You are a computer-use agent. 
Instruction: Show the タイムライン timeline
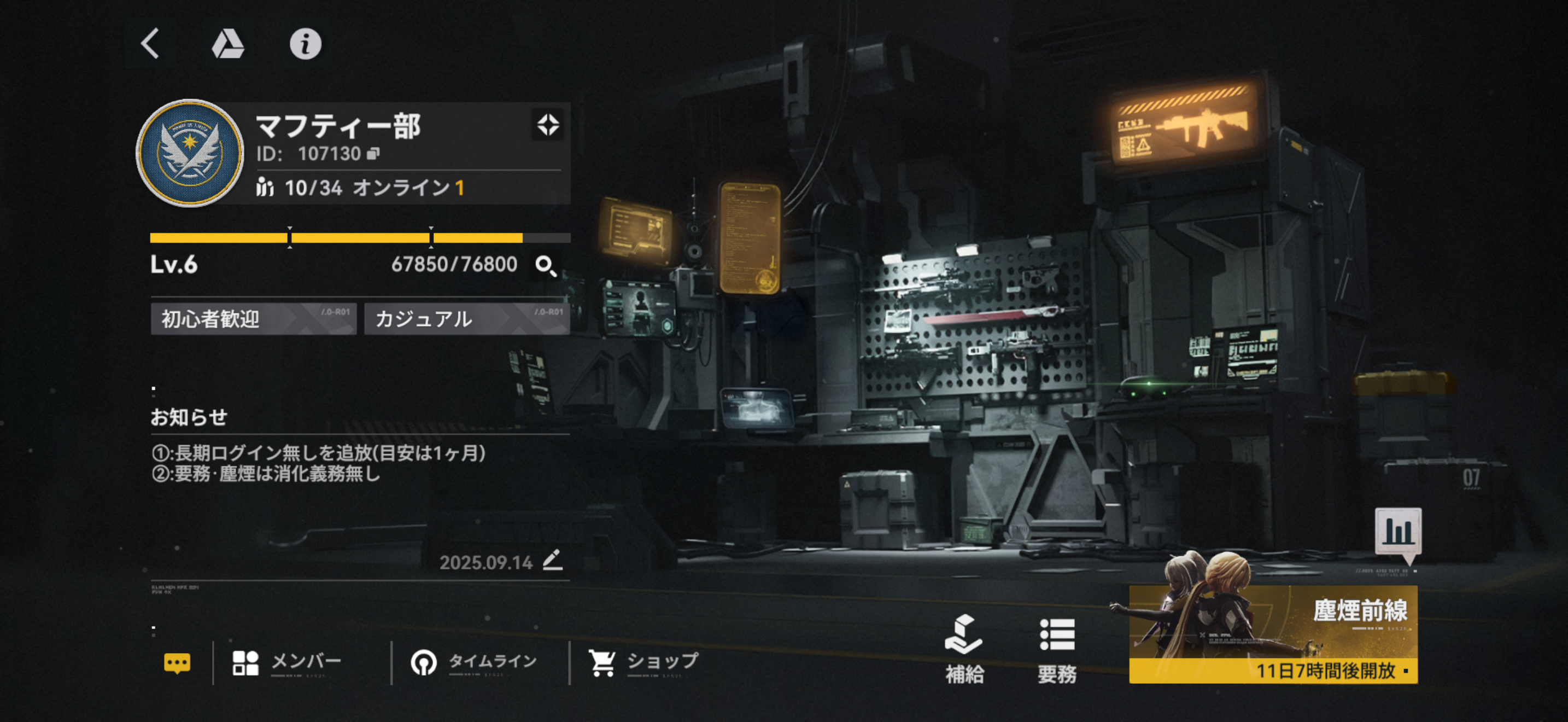click(x=473, y=662)
